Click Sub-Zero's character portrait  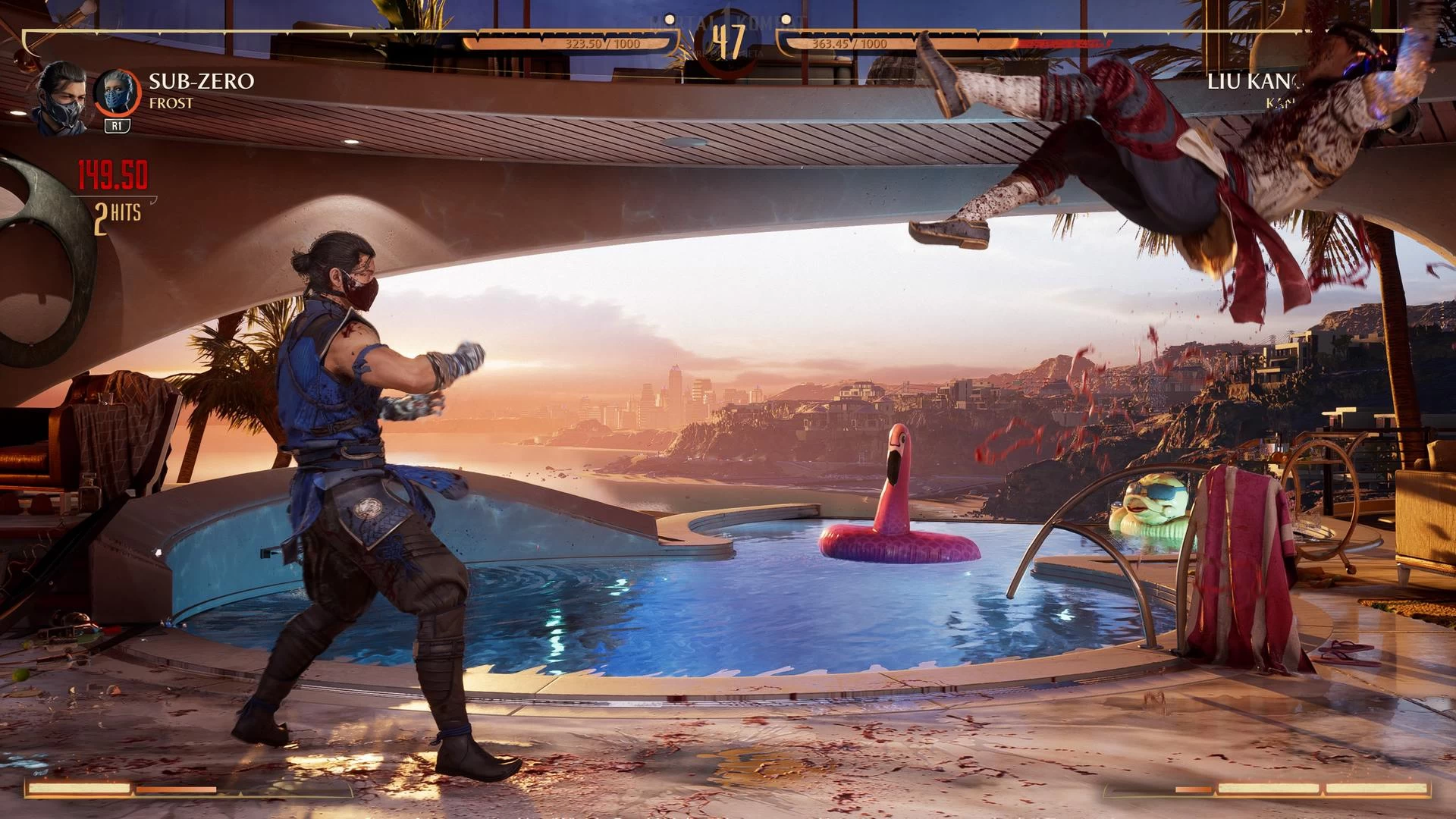(59, 99)
